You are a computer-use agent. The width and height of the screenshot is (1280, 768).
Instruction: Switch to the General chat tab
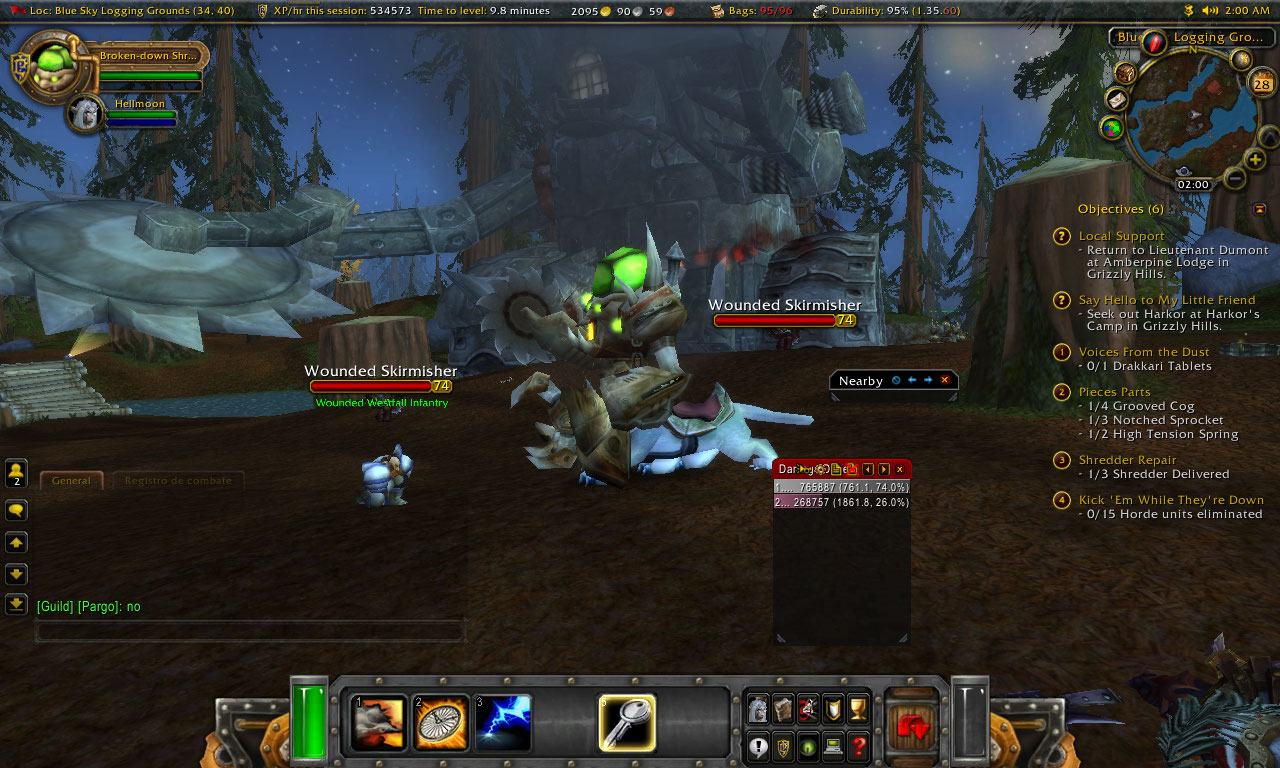point(71,481)
